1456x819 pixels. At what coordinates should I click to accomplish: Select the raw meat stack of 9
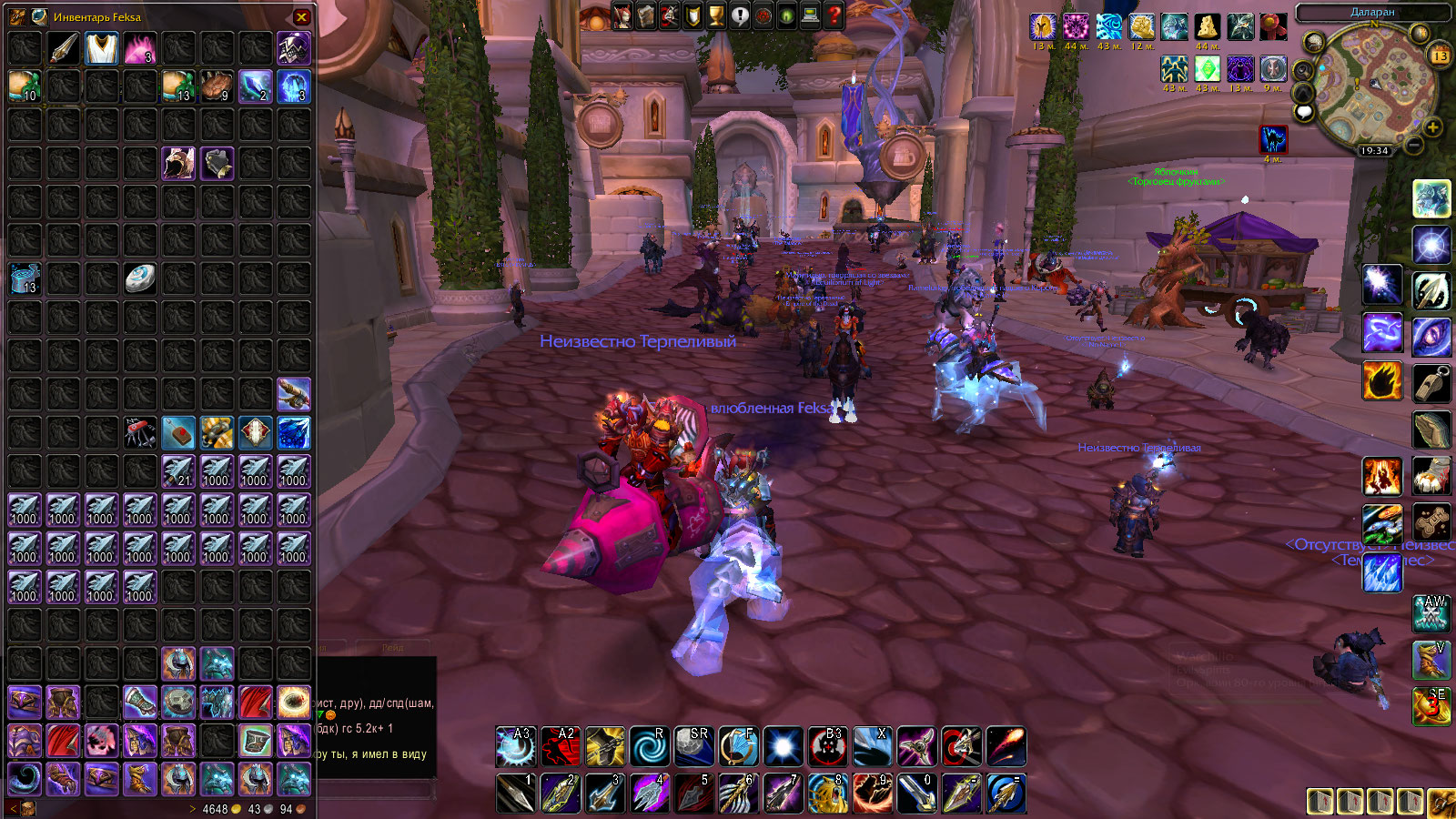point(217,86)
